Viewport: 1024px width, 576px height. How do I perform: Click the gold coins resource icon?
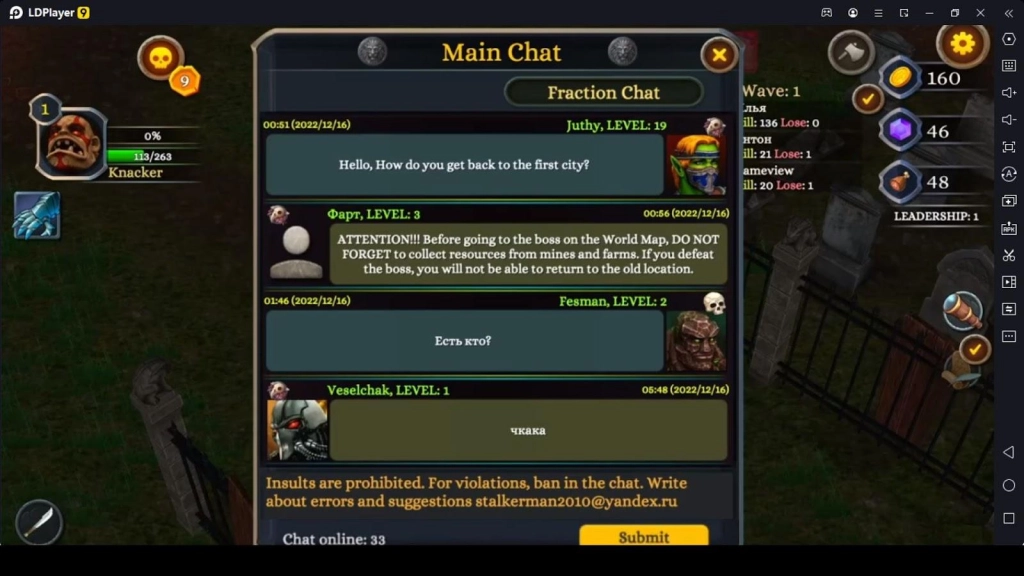click(899, 78)
